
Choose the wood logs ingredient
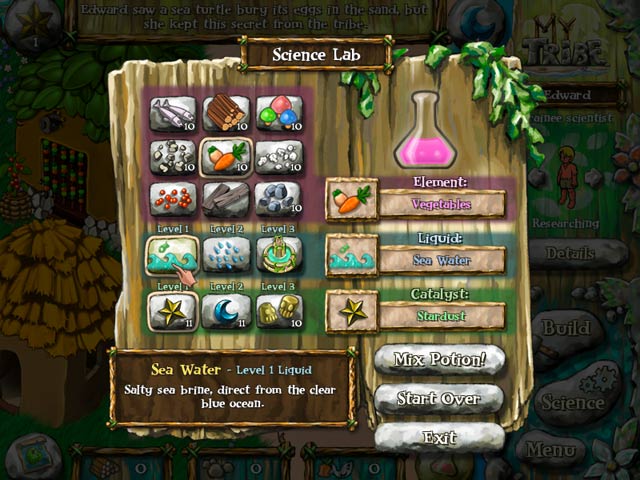point(225,113)
